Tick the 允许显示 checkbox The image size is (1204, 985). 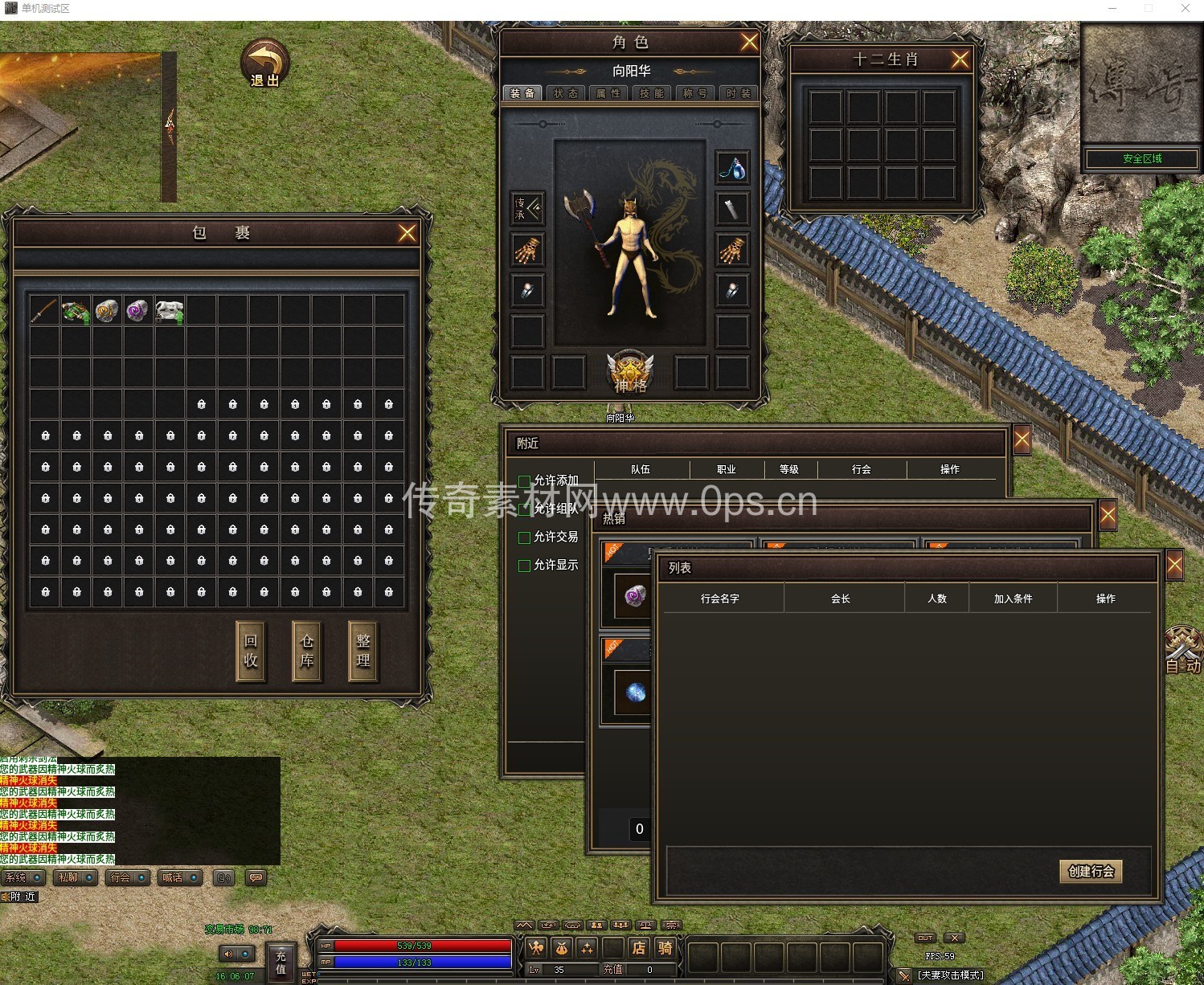[x=525, y=566]
